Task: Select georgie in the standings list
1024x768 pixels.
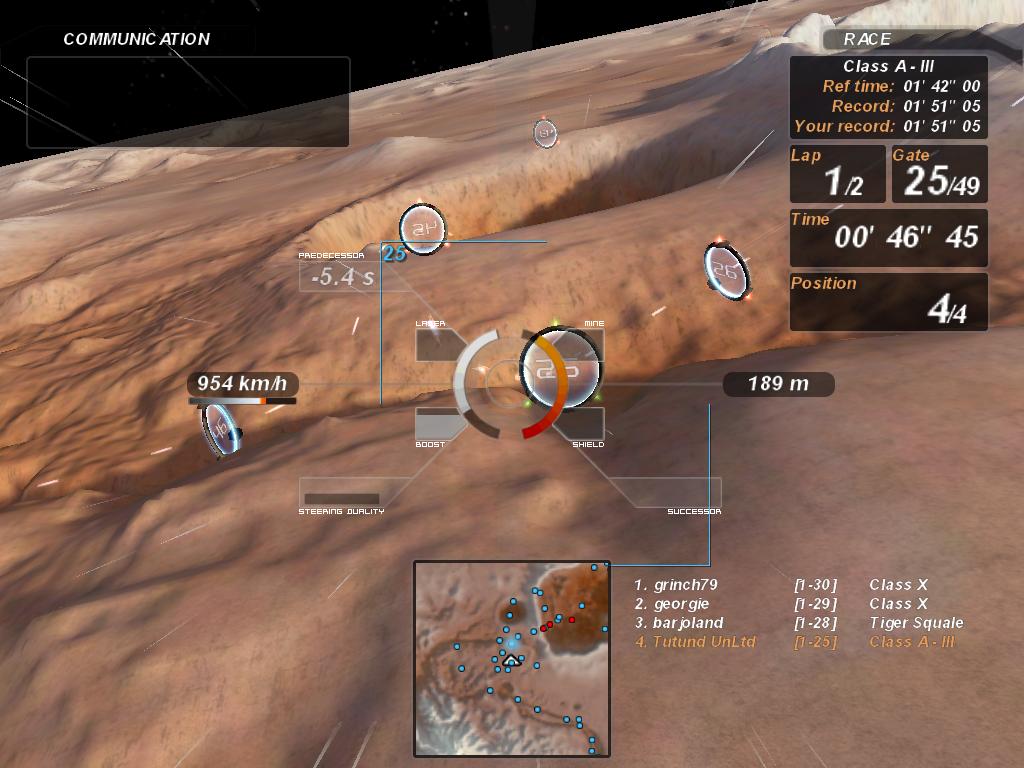Action: click(681, 604)
